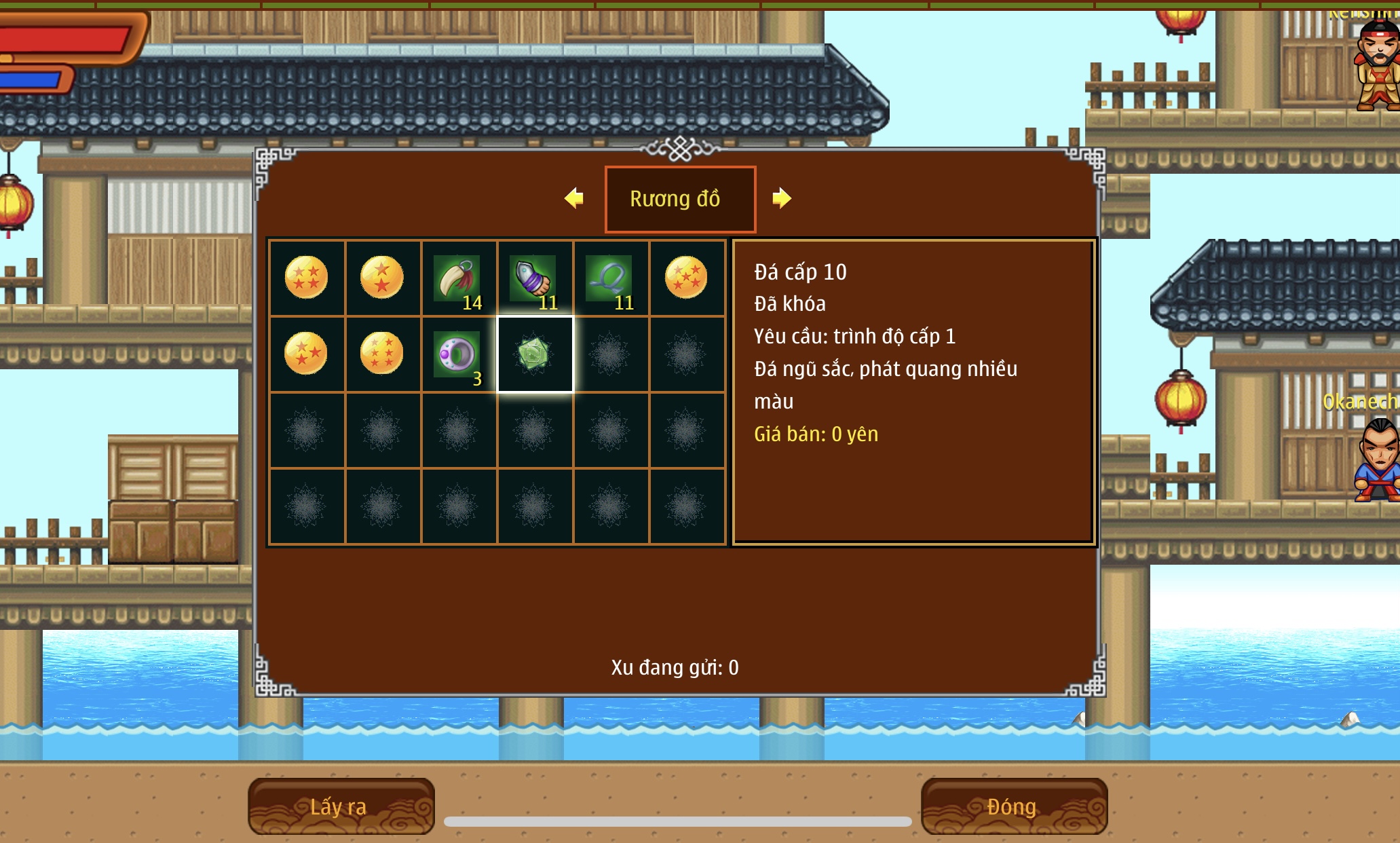The height and width of the screenshot is (843, 1400).
Task: Select the two-star dragon ball slot
Action: pos(382,278)
